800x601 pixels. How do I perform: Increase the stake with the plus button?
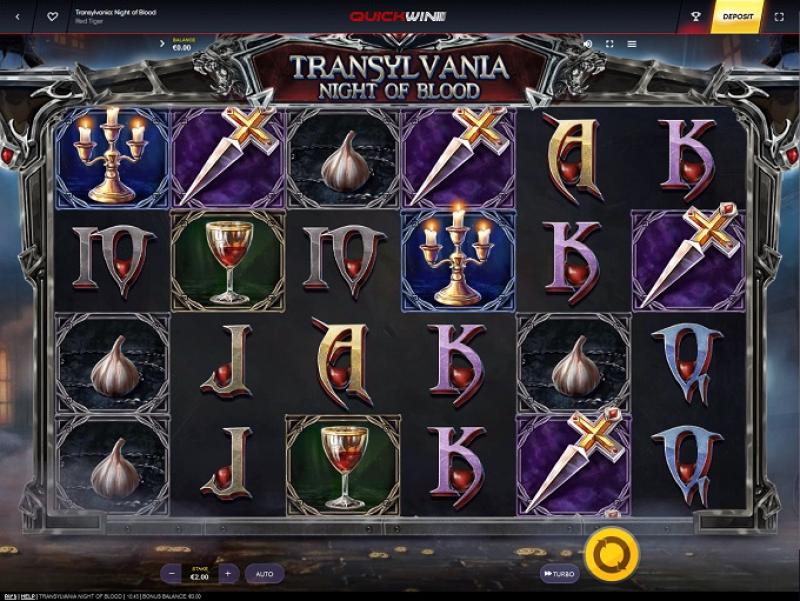[x=228, y=574]
